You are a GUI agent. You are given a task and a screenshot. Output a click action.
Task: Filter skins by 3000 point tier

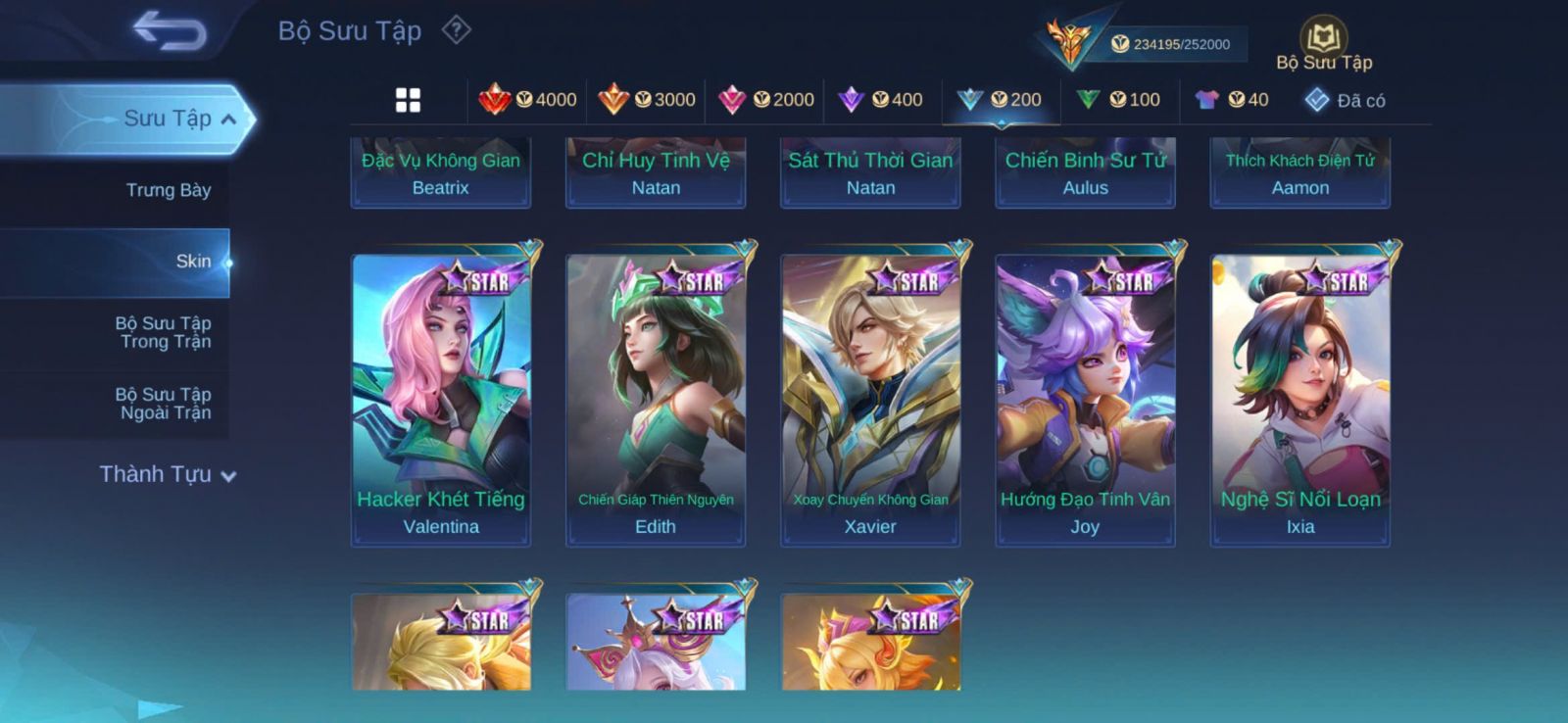[647, 100]
